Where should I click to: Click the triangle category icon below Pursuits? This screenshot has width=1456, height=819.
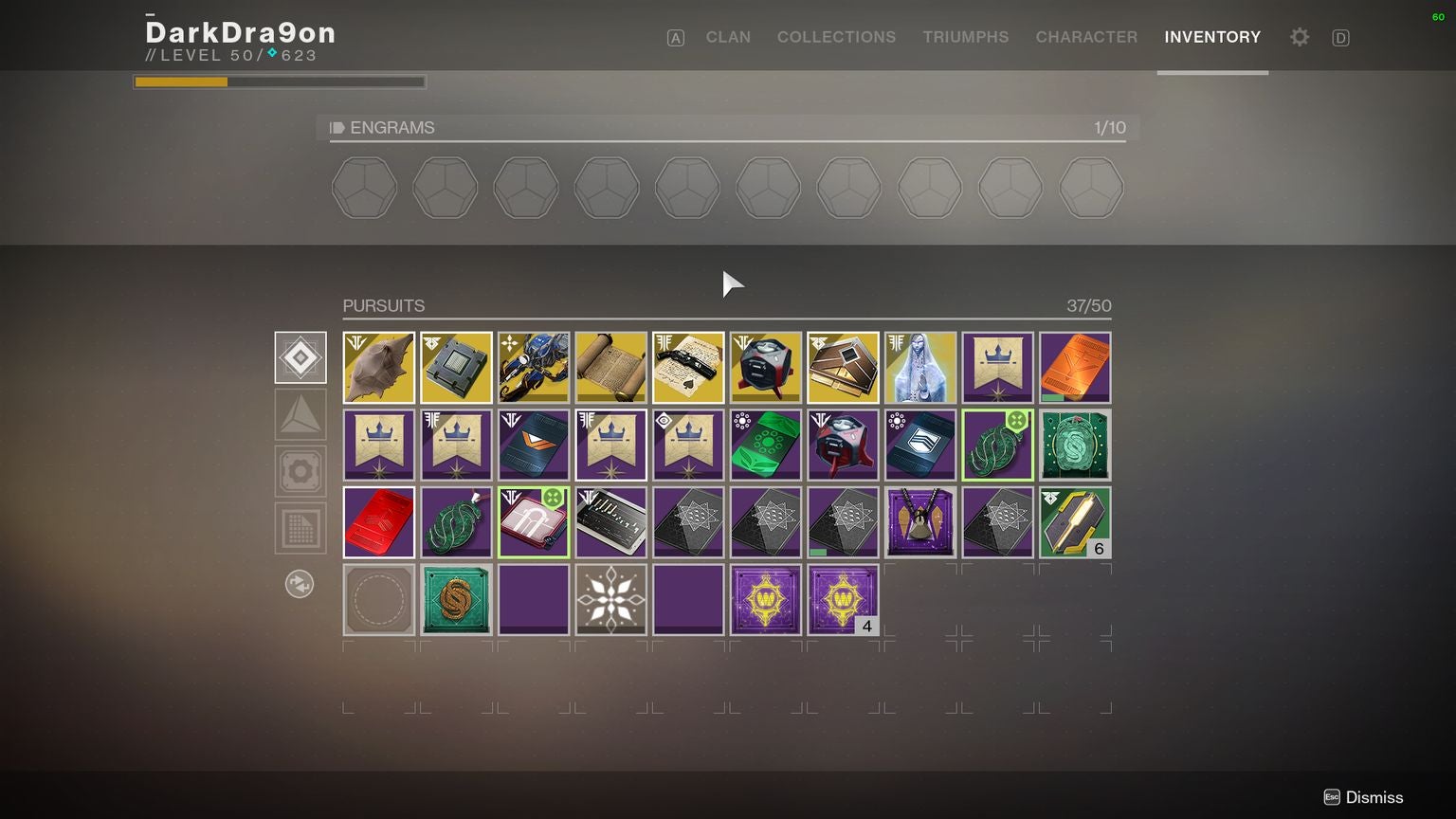[300, 414]
